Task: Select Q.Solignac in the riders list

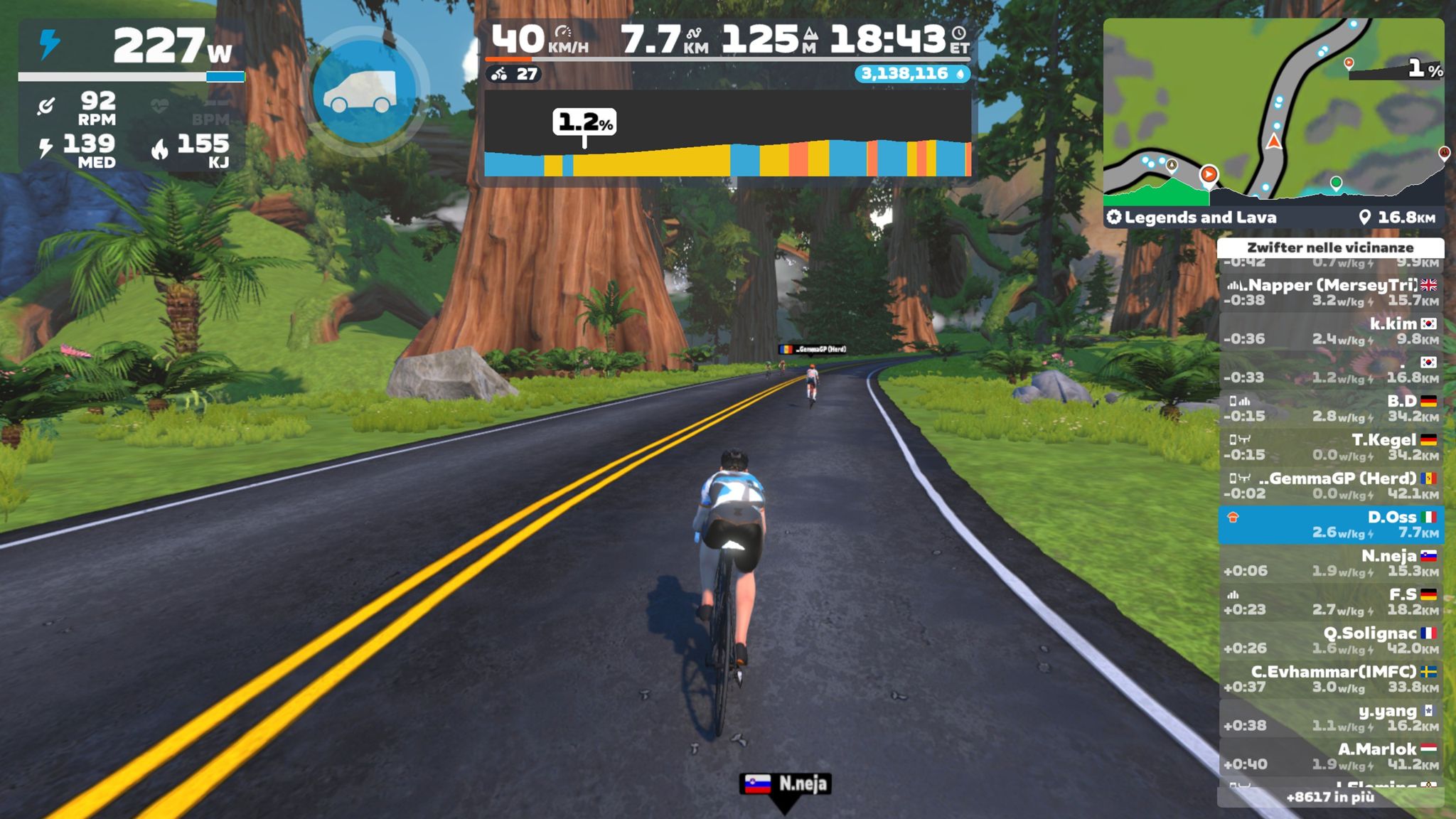Action: pos(1330,641)
